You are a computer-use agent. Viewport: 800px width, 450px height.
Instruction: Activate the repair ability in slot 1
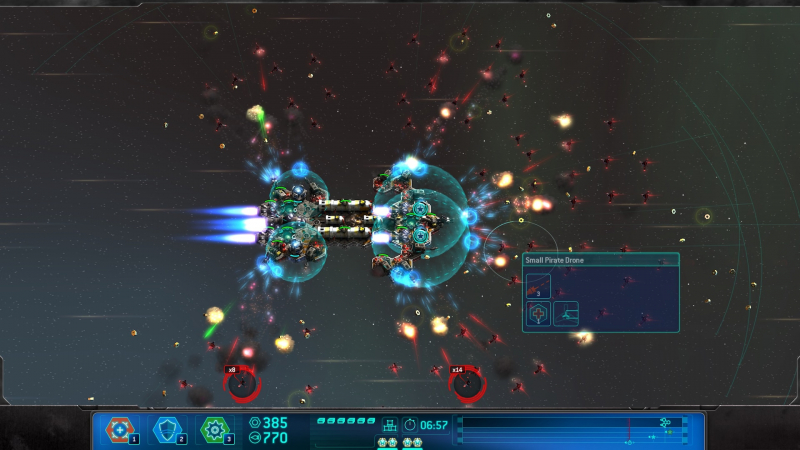pyautogui.click(x=121, y=430)
